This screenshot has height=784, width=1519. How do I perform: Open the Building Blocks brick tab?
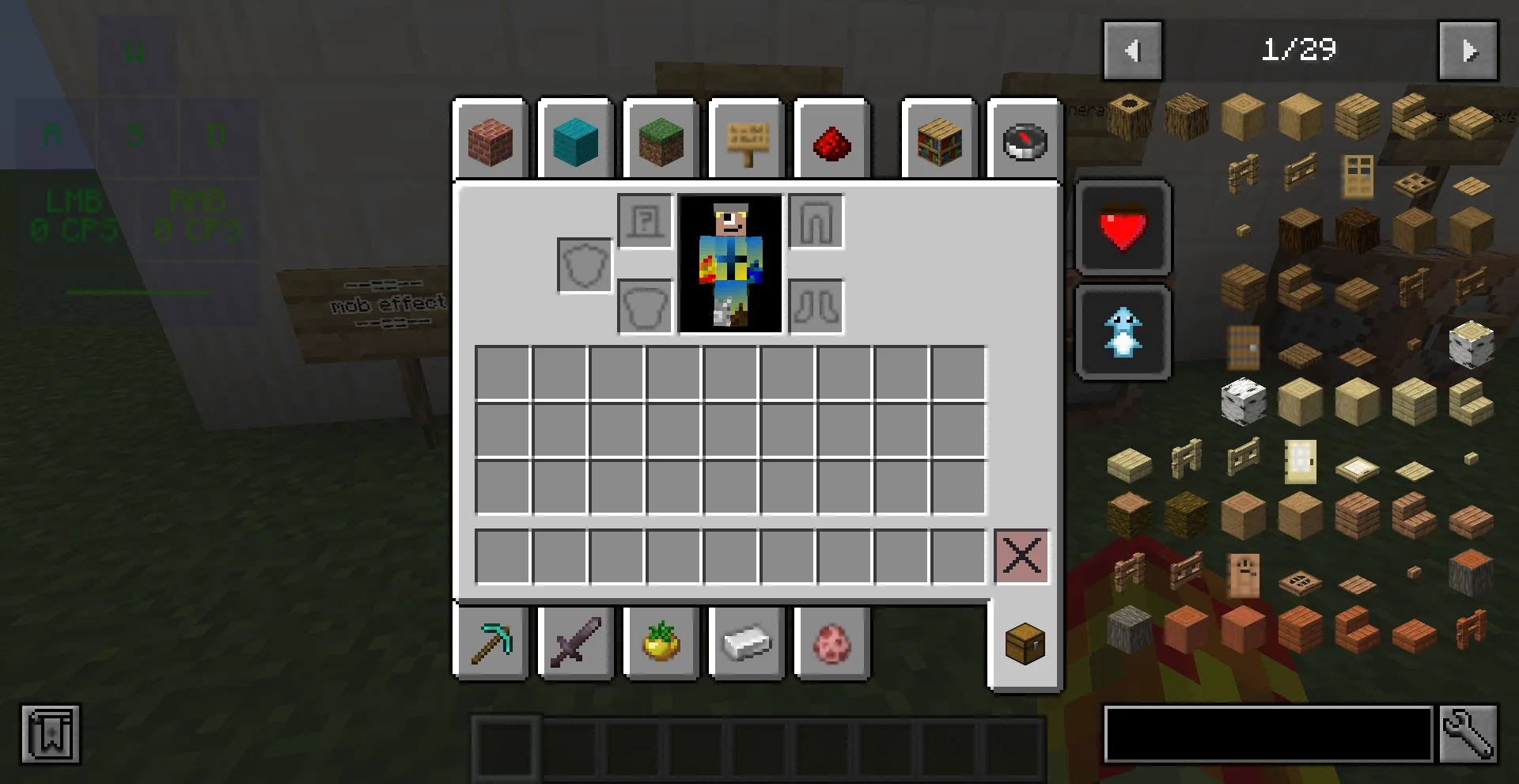[x=491, y=141]
